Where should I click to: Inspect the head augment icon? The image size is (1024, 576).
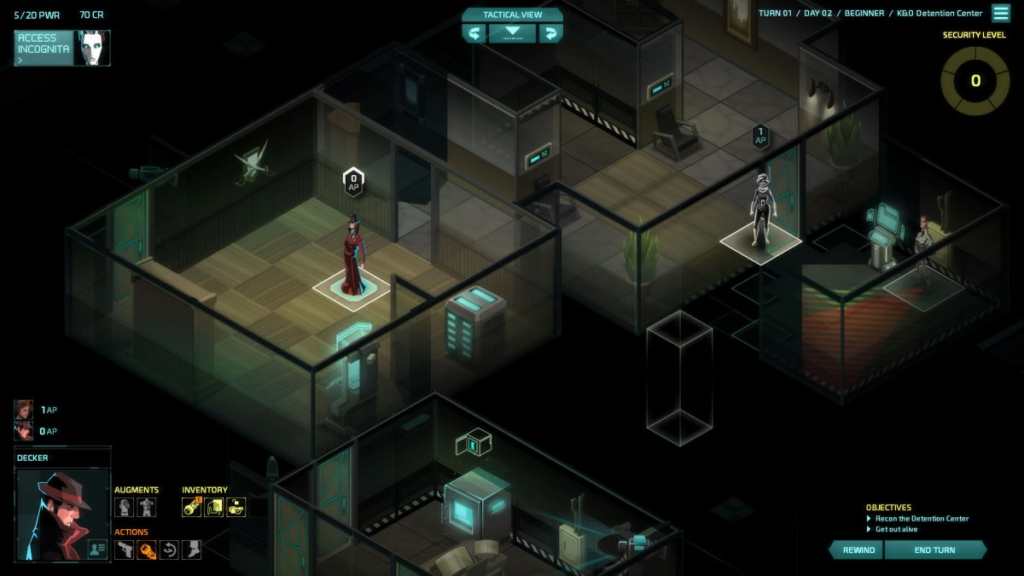[x=124, y=507]
